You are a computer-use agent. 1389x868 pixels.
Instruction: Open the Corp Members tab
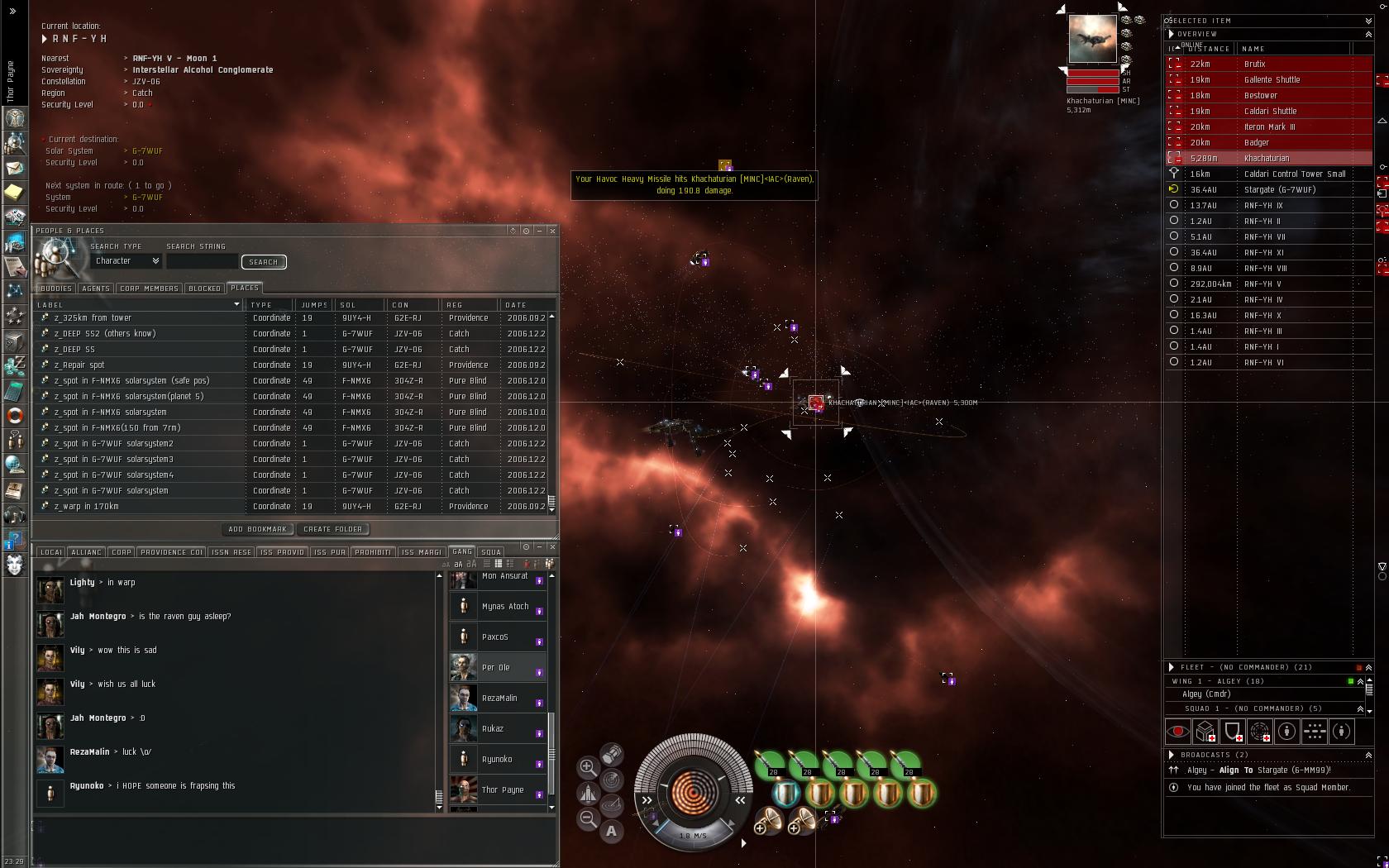pos(149,289)
